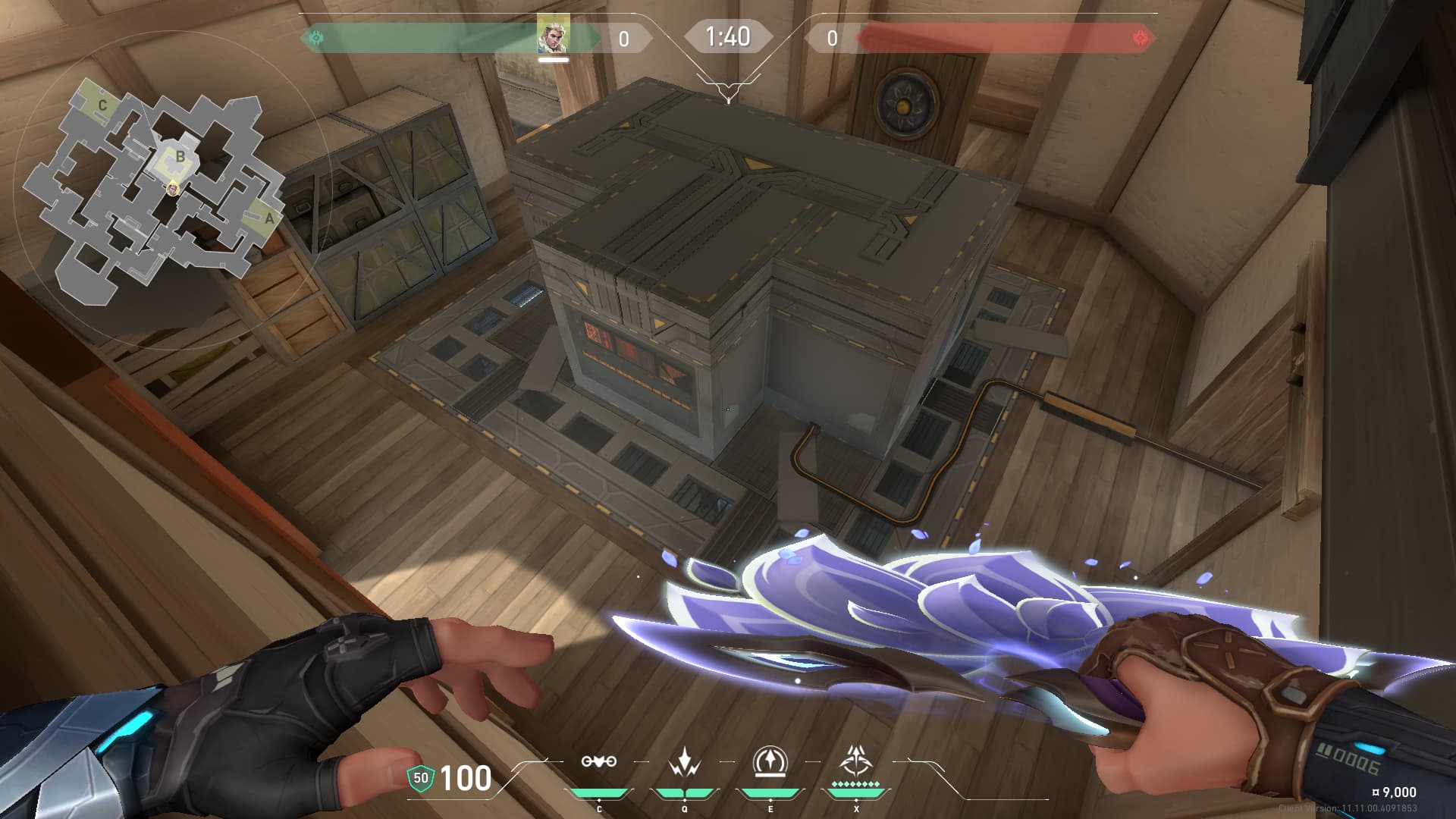The width and height of the screenshot is (1456, 819).
Task: Activate the X ultimate ability icon
Action: (x=856, y=761)
